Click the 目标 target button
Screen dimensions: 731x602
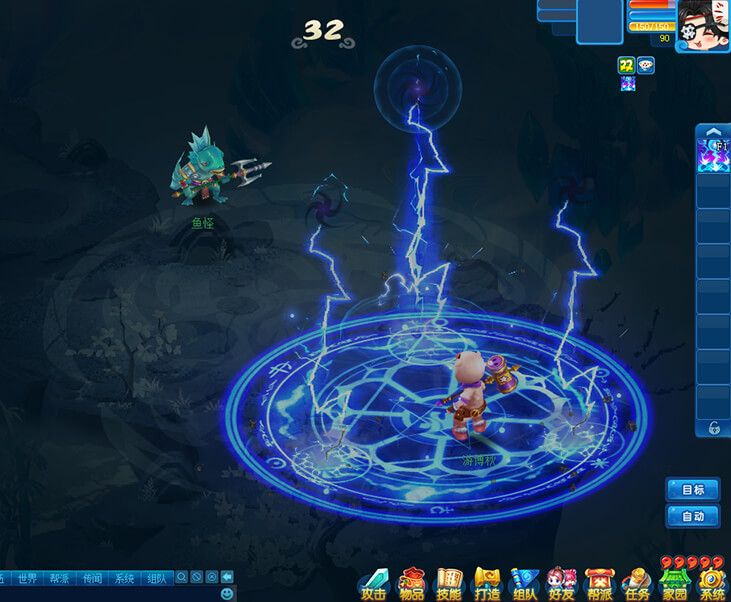click(x=693, y=490)
